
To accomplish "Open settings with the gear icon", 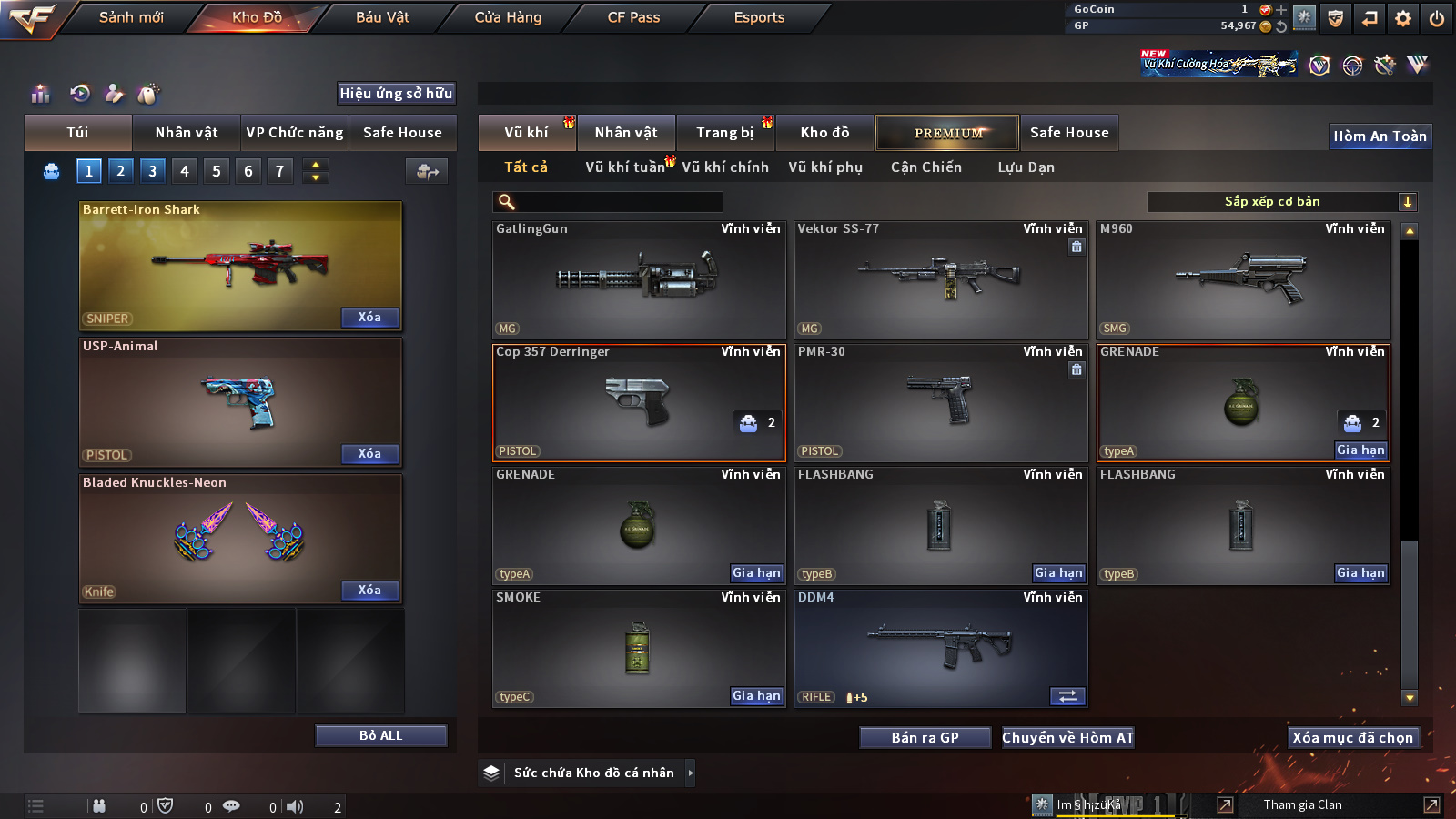I will point(1403,18).
